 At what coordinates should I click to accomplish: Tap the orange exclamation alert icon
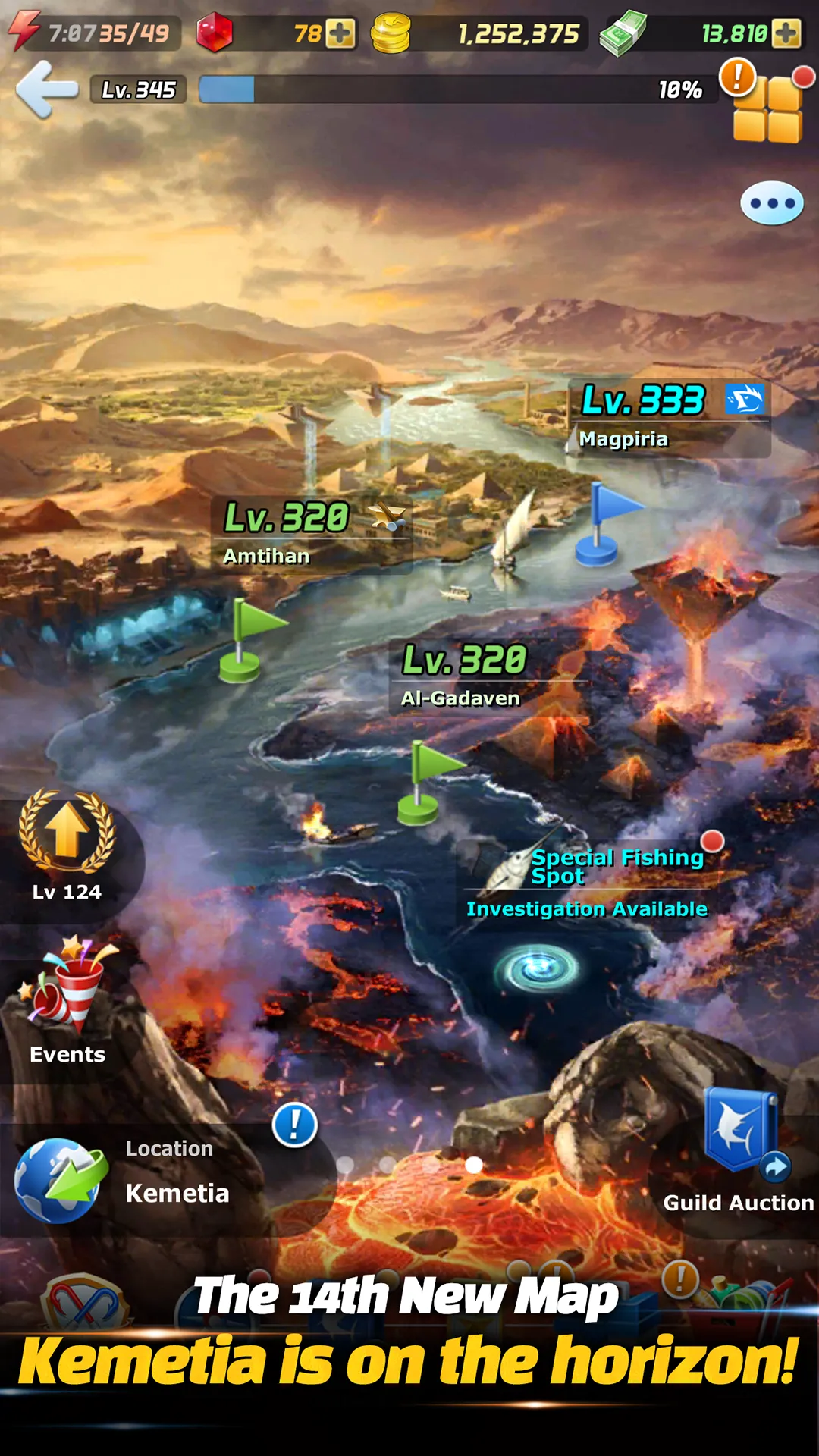tap(737, 76)
